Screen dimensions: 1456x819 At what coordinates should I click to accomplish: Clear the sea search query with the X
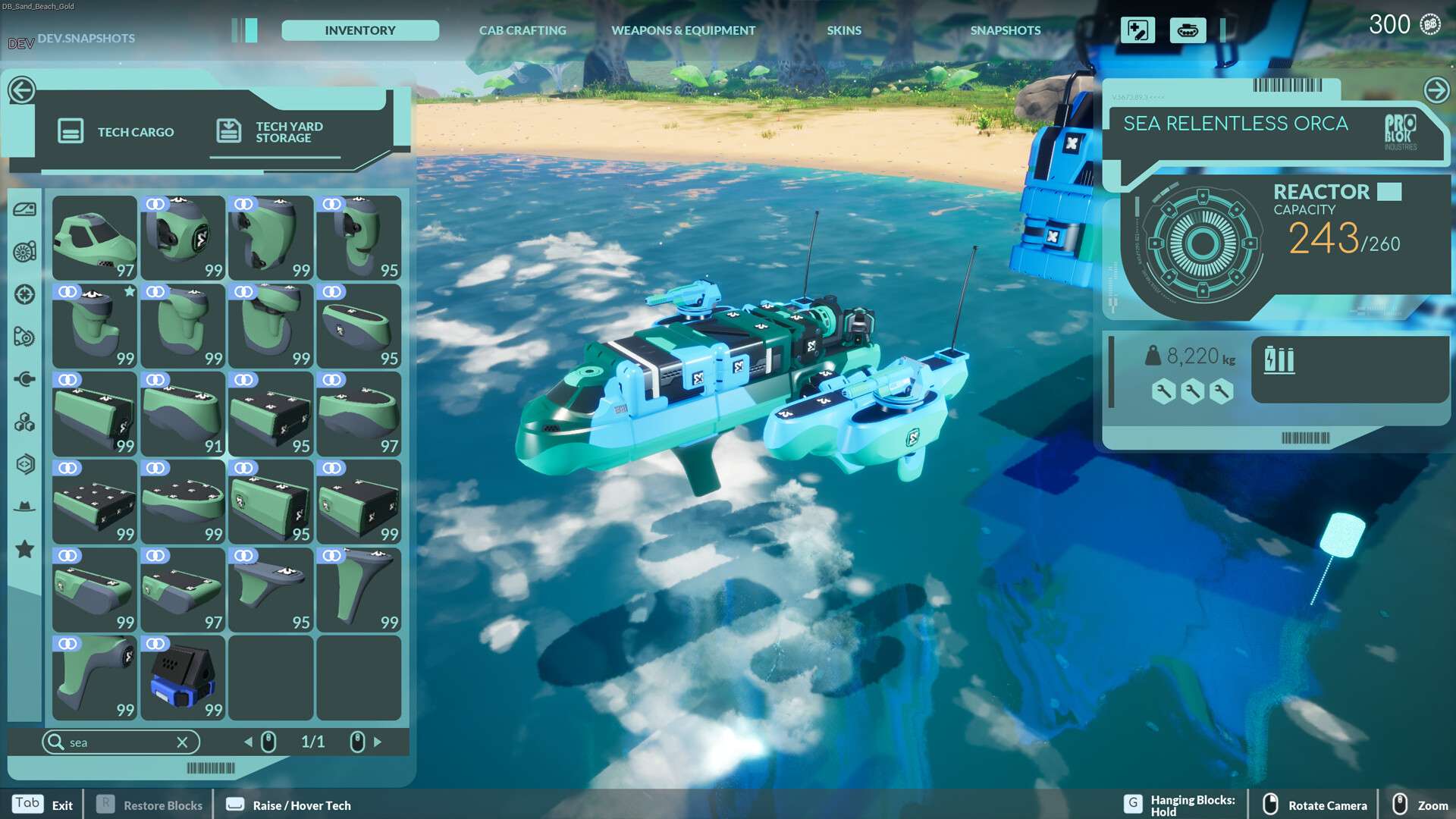(x=181, y=742)
